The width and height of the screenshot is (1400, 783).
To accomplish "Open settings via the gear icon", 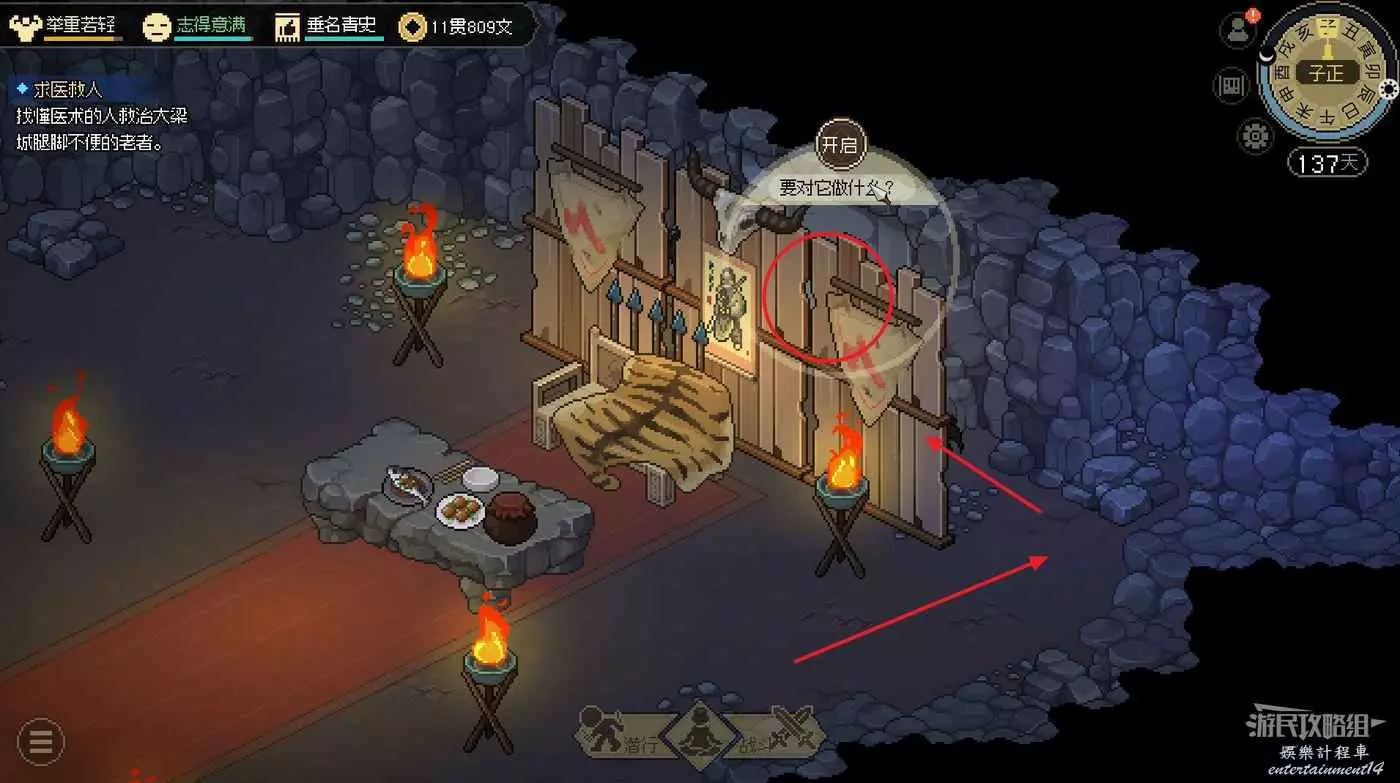I will (1254, 134).
